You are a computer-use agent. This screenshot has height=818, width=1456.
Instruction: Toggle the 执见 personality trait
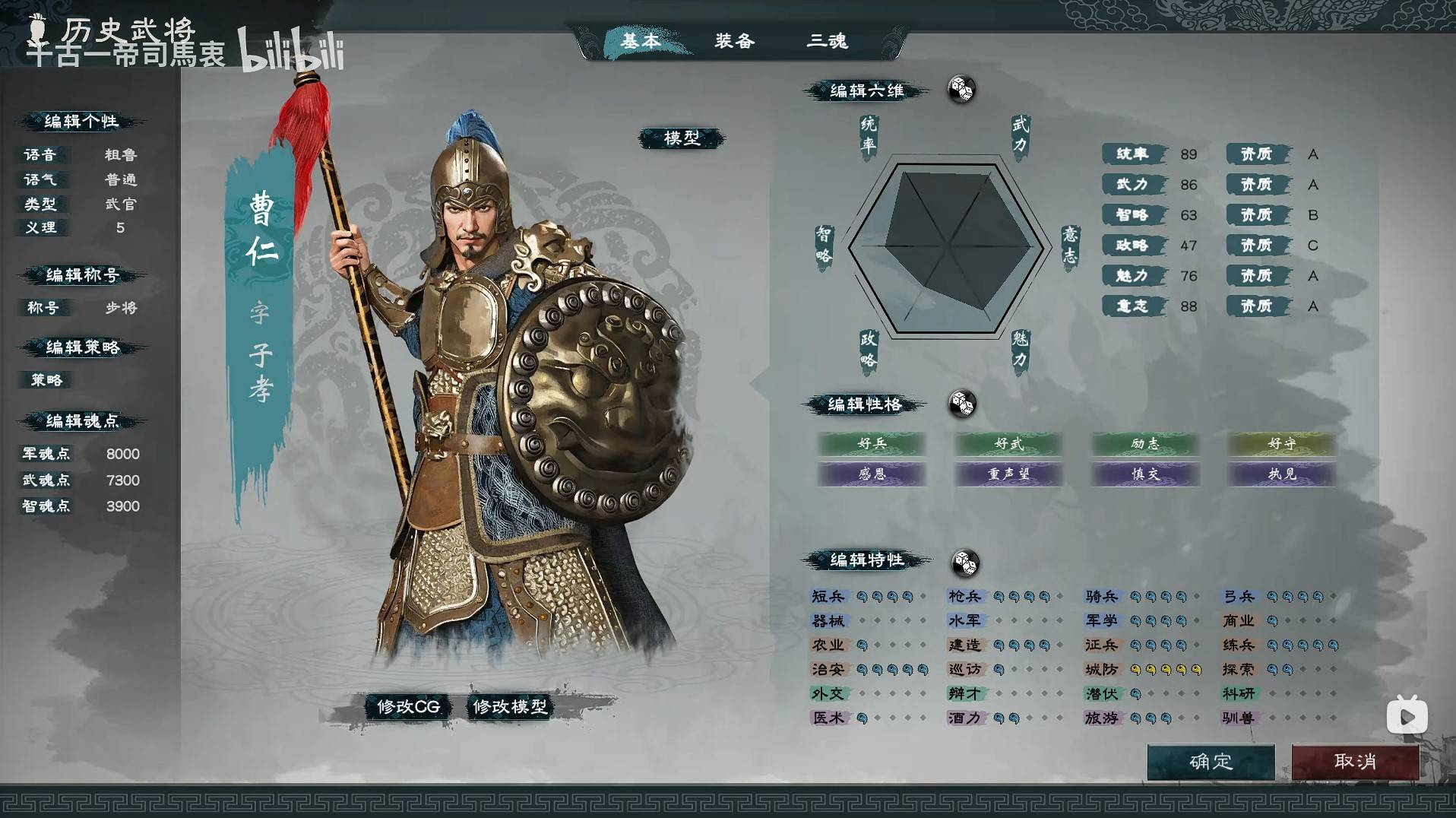point(1280,474)
